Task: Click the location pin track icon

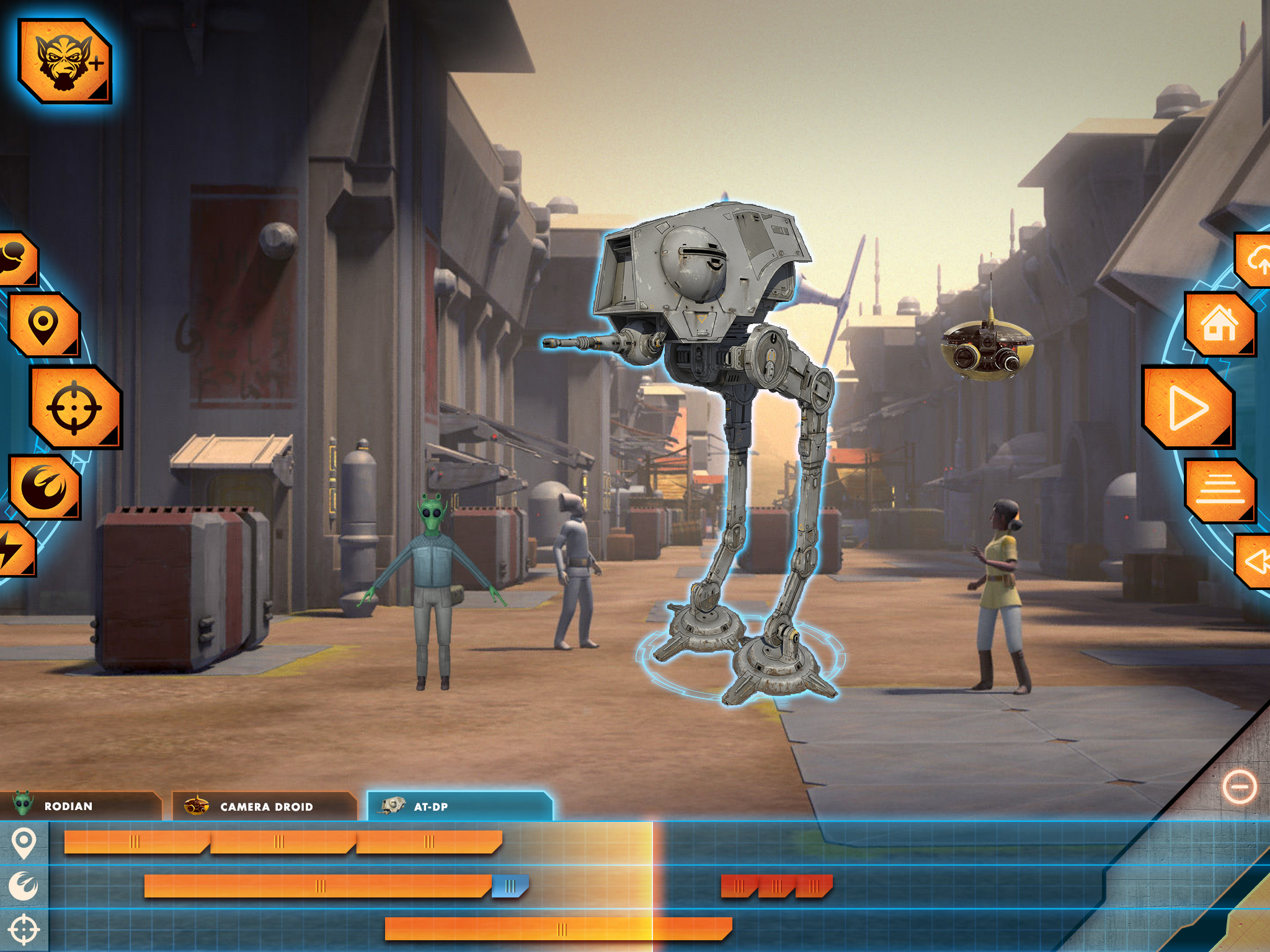Action: point(24,843)
